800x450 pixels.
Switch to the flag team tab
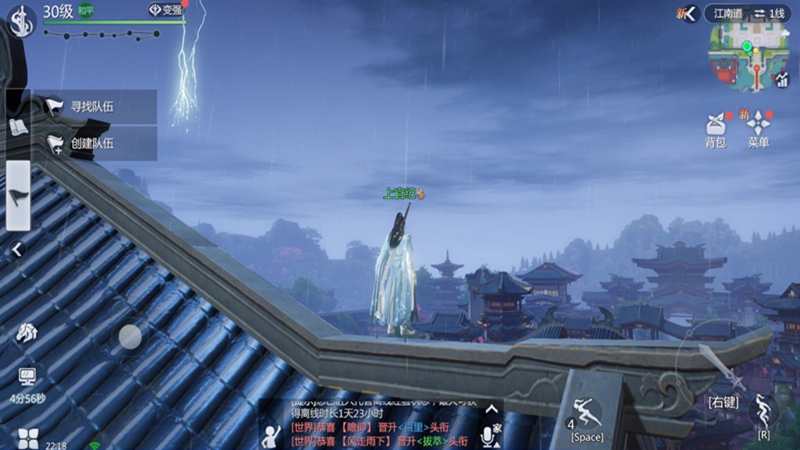[x=18, y=196]
